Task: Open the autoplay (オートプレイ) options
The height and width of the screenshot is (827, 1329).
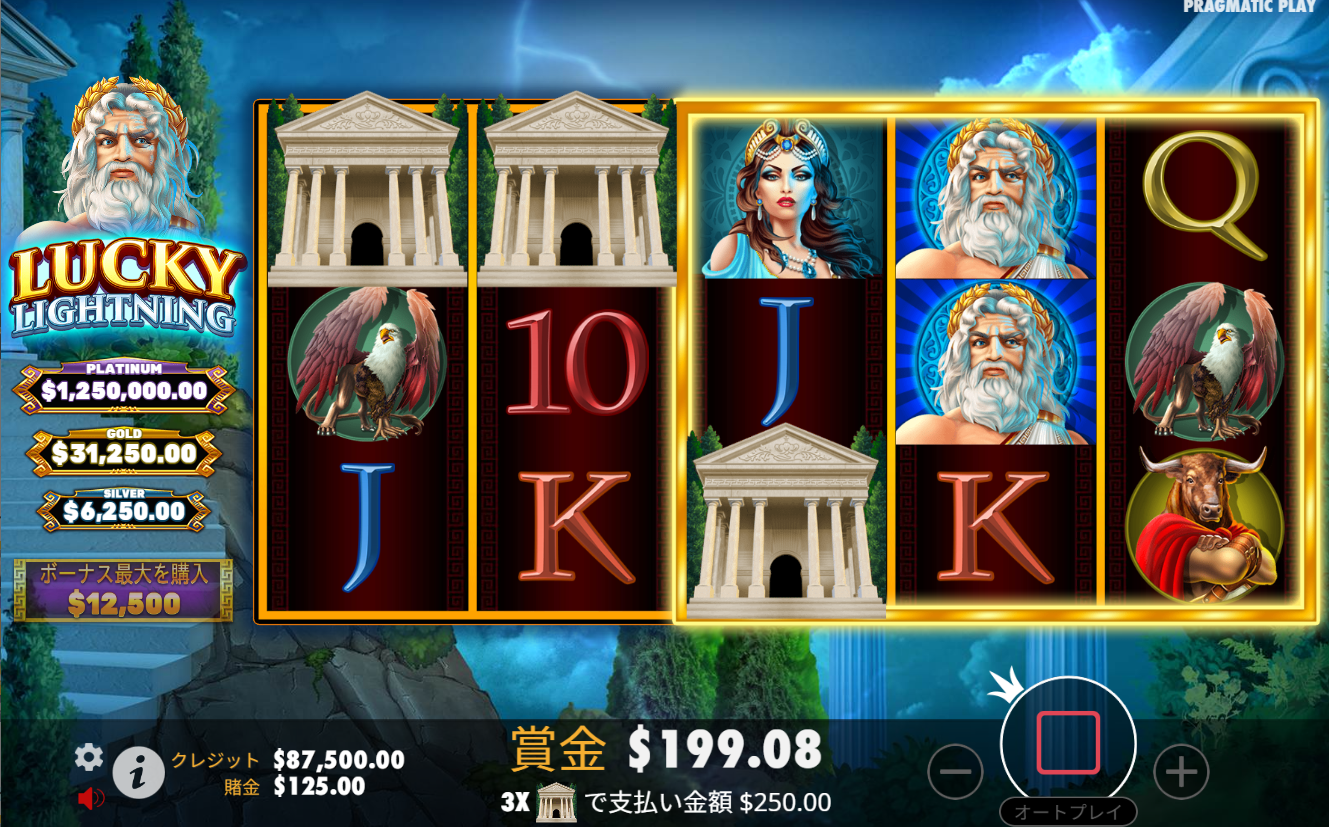Action: (x=1068, y=812)
